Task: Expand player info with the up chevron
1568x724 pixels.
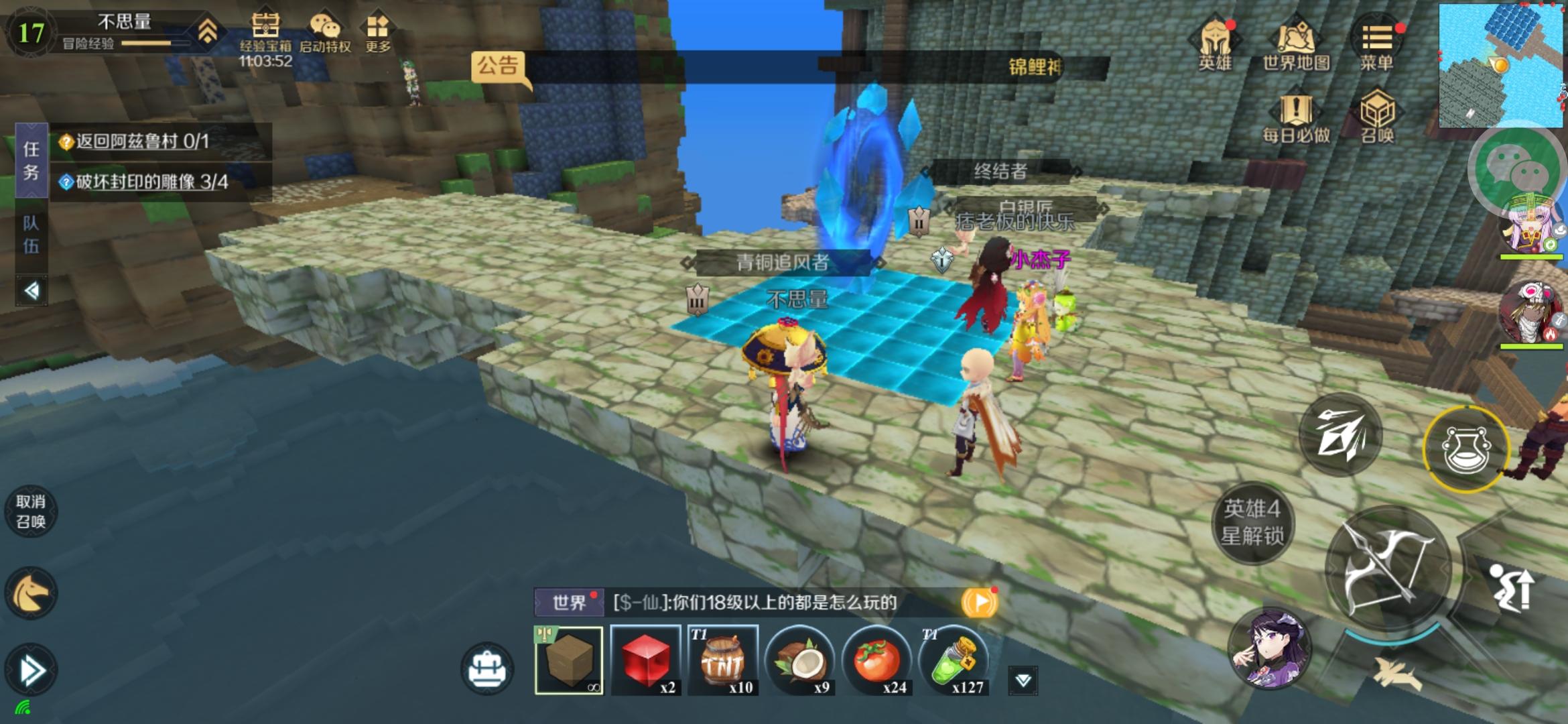Action: pyautogui.click(x=209, y=32)
